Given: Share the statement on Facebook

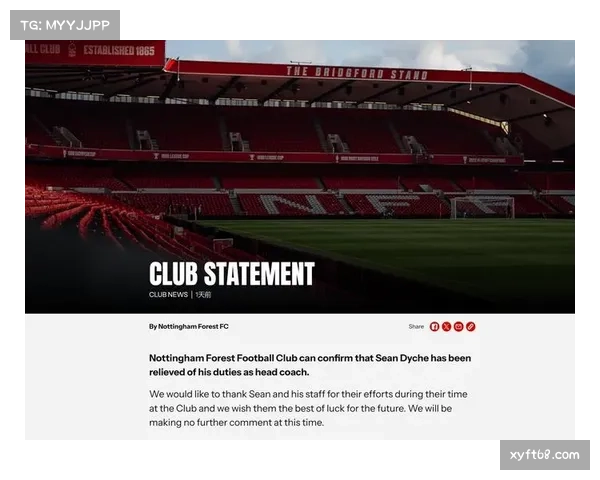Looking at the screenshot, I should coord(435,326).
